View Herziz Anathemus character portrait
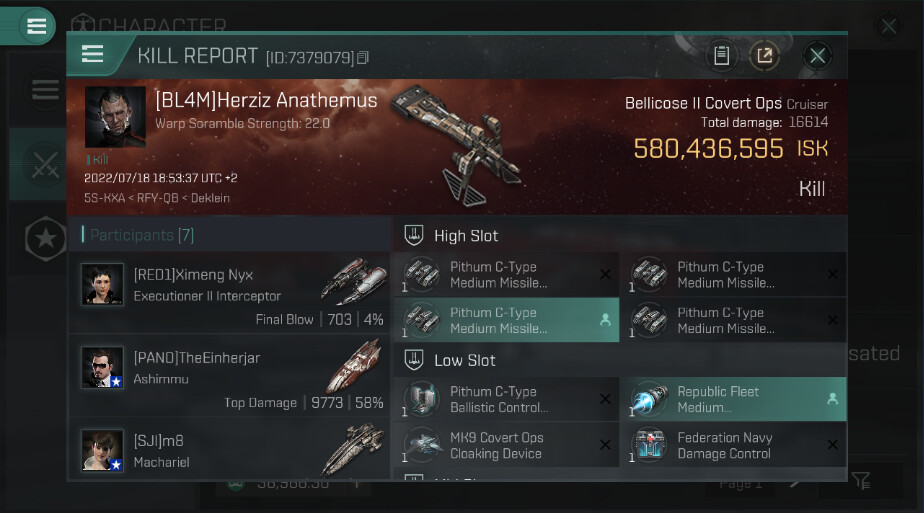The height and width of the screenshot is (513, 924). click(x=115, y=117)
